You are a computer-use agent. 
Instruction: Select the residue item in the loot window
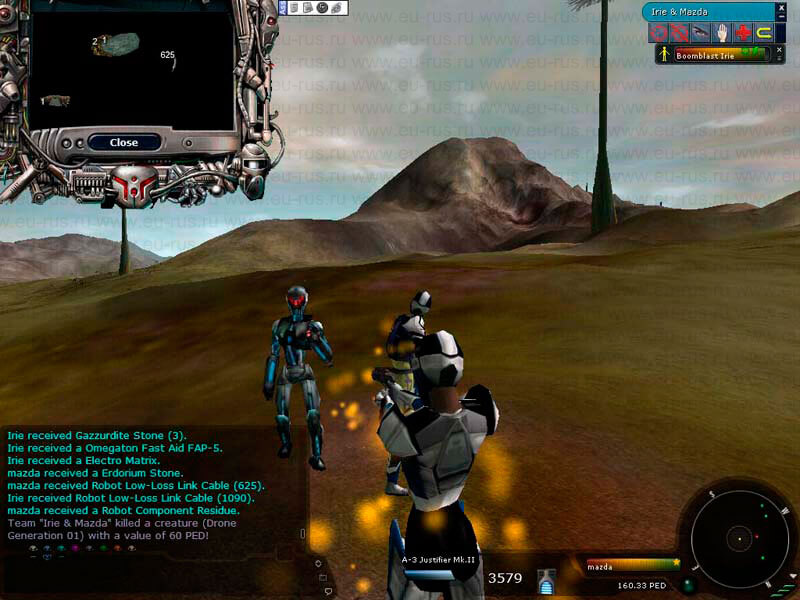tap(55, 100)
